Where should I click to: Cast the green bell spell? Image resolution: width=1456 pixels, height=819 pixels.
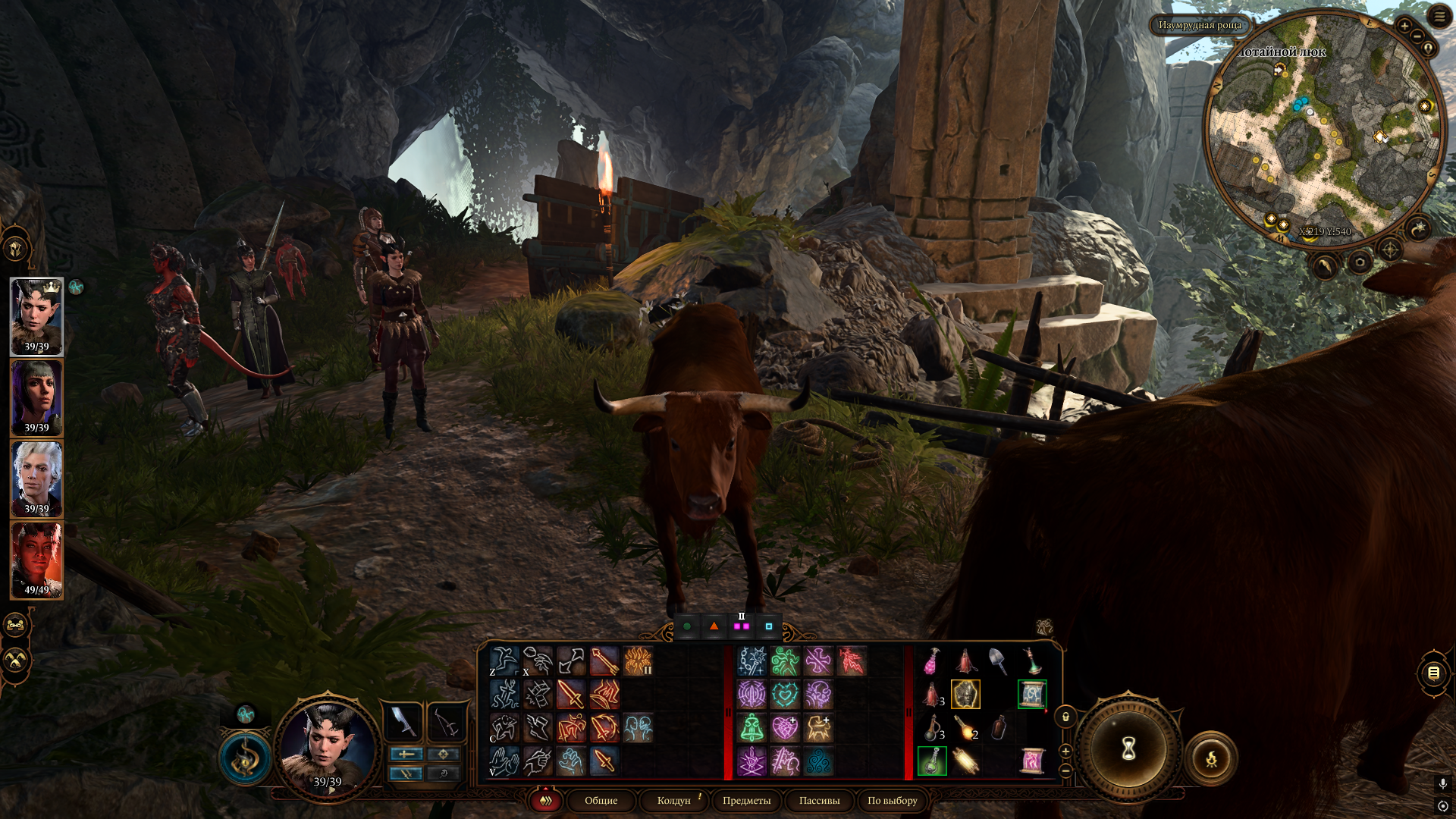point(752,728)
